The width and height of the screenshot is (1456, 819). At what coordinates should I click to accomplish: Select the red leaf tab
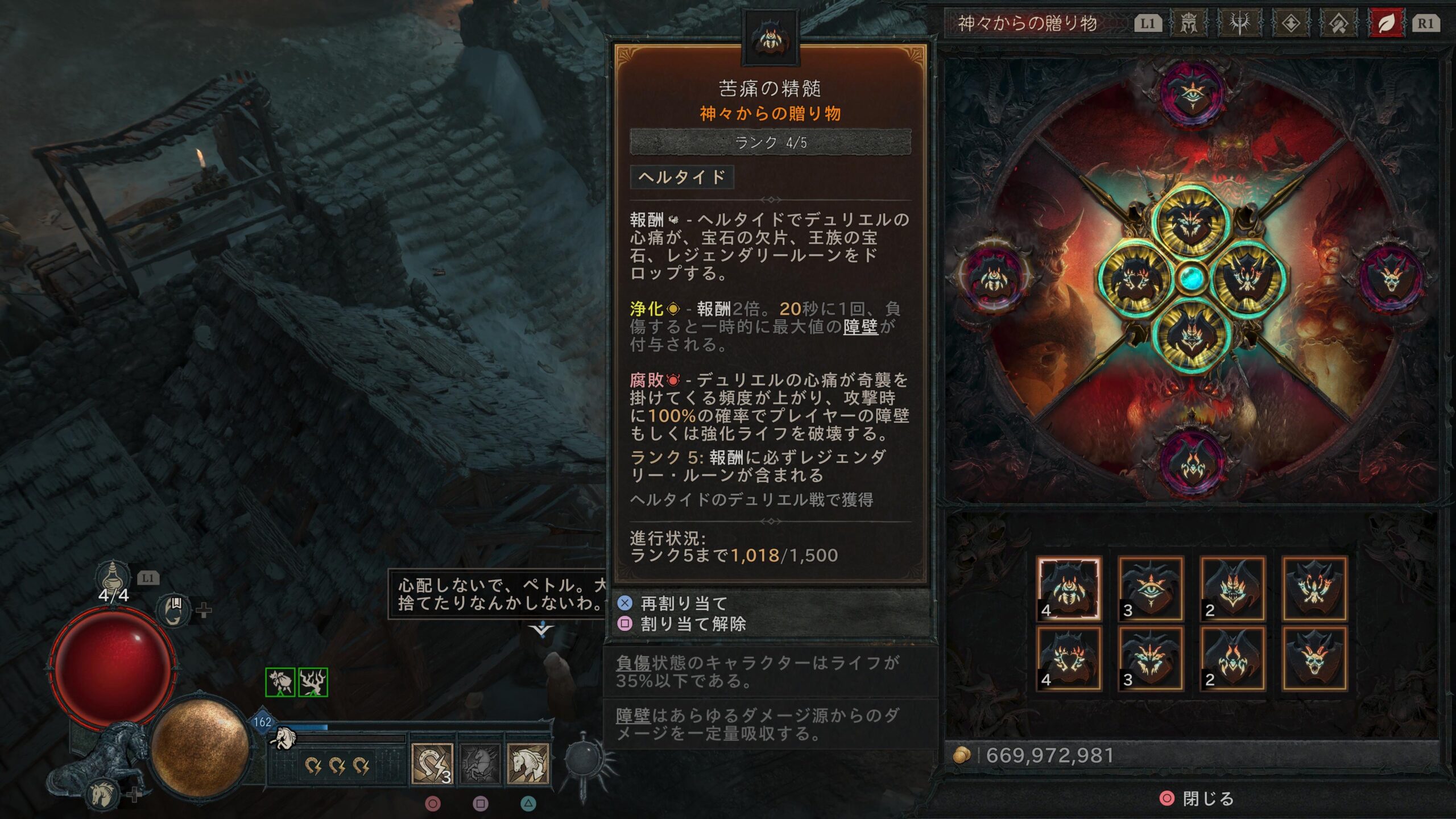pyautogui.click(x=1386, y=23)
